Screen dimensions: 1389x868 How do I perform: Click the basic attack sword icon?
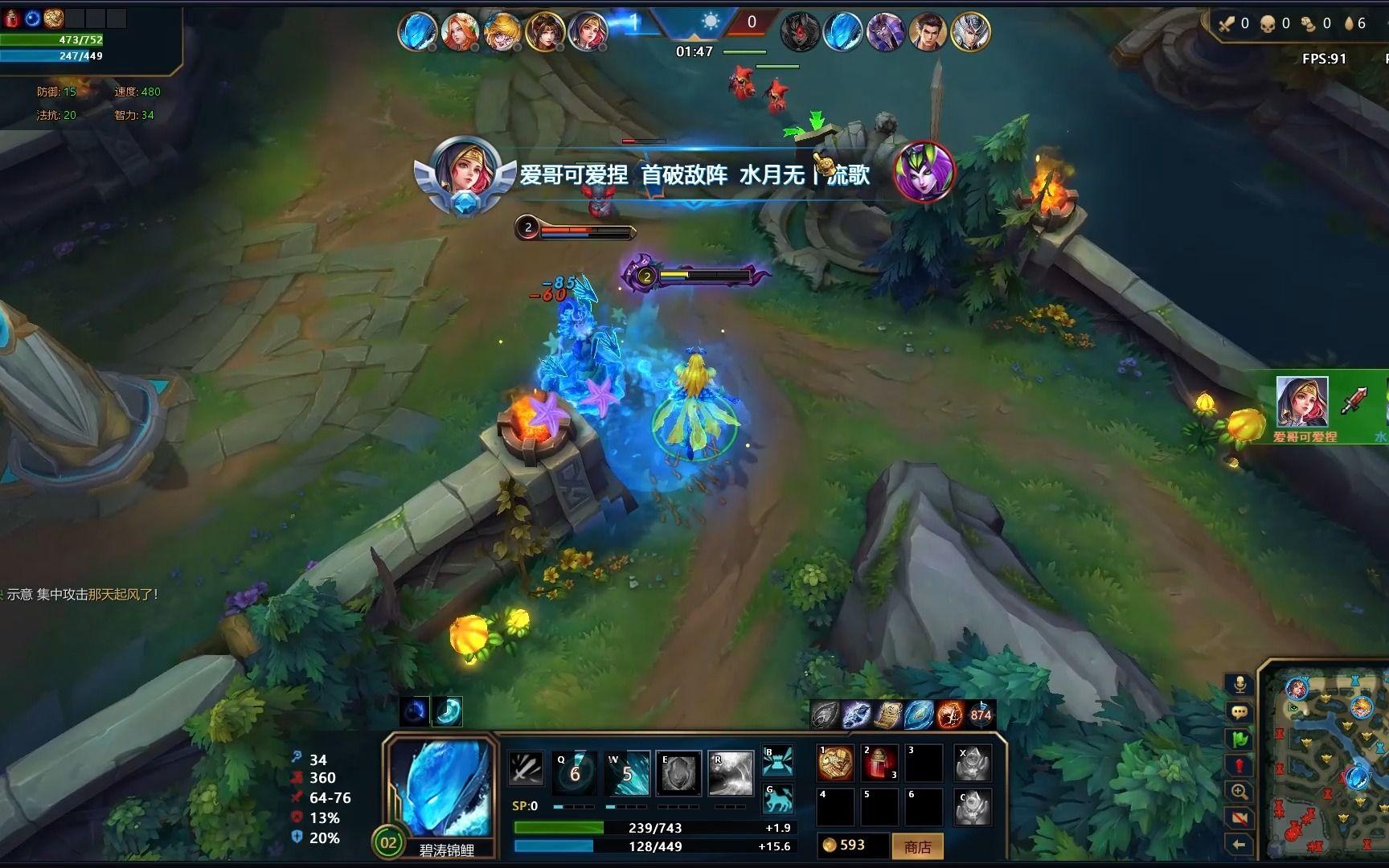[x=527, y=769]
